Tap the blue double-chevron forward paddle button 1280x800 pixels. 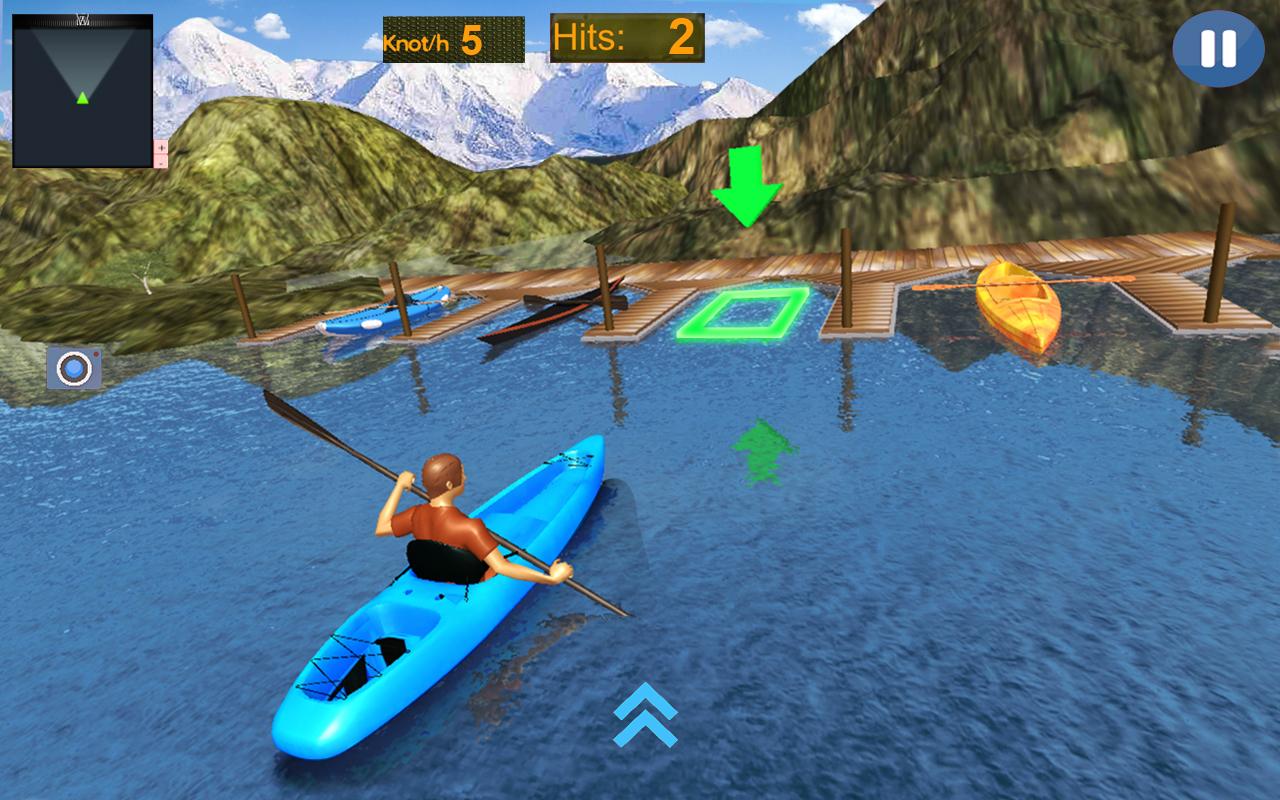click(645, 715)
